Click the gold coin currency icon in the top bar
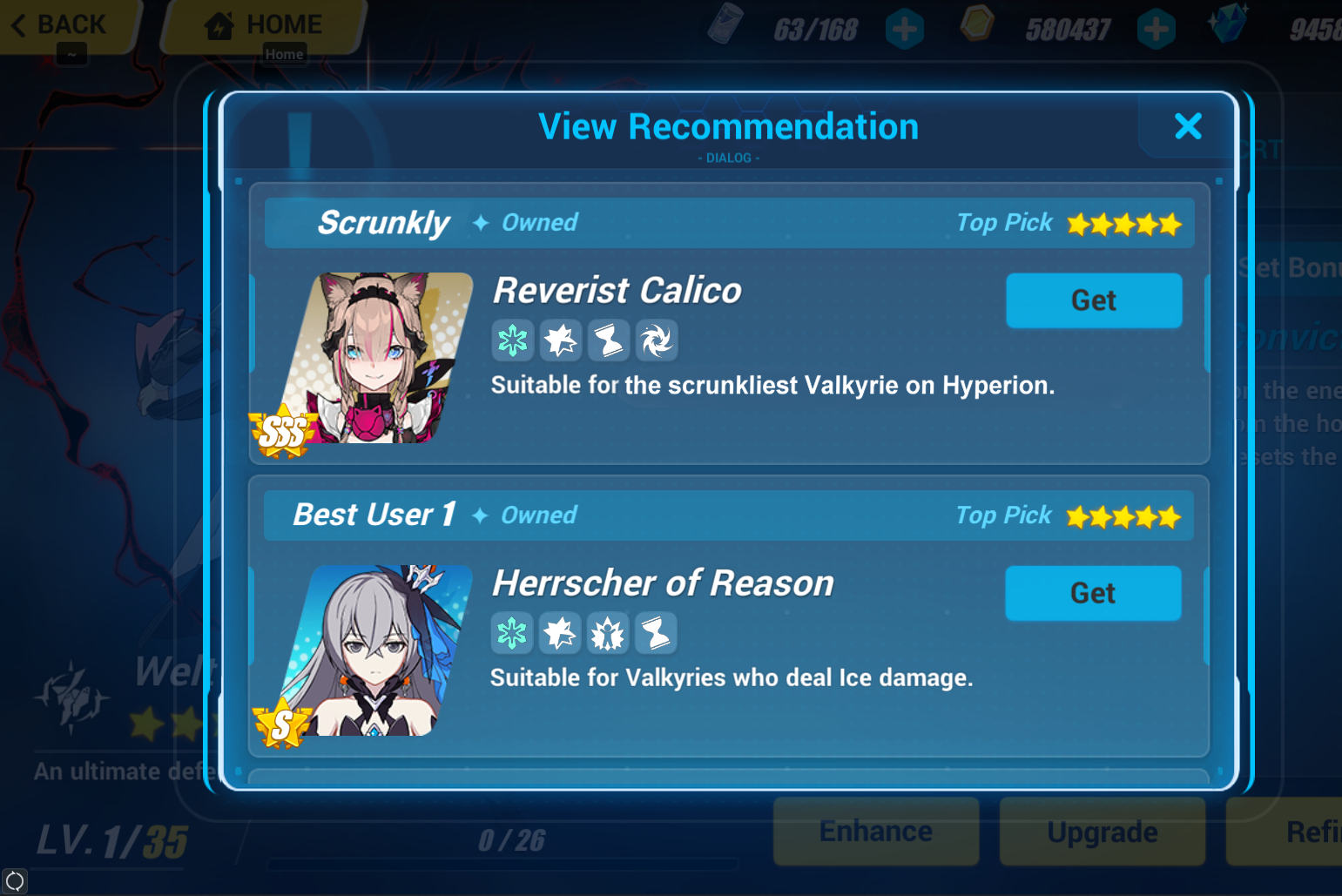 976,25
